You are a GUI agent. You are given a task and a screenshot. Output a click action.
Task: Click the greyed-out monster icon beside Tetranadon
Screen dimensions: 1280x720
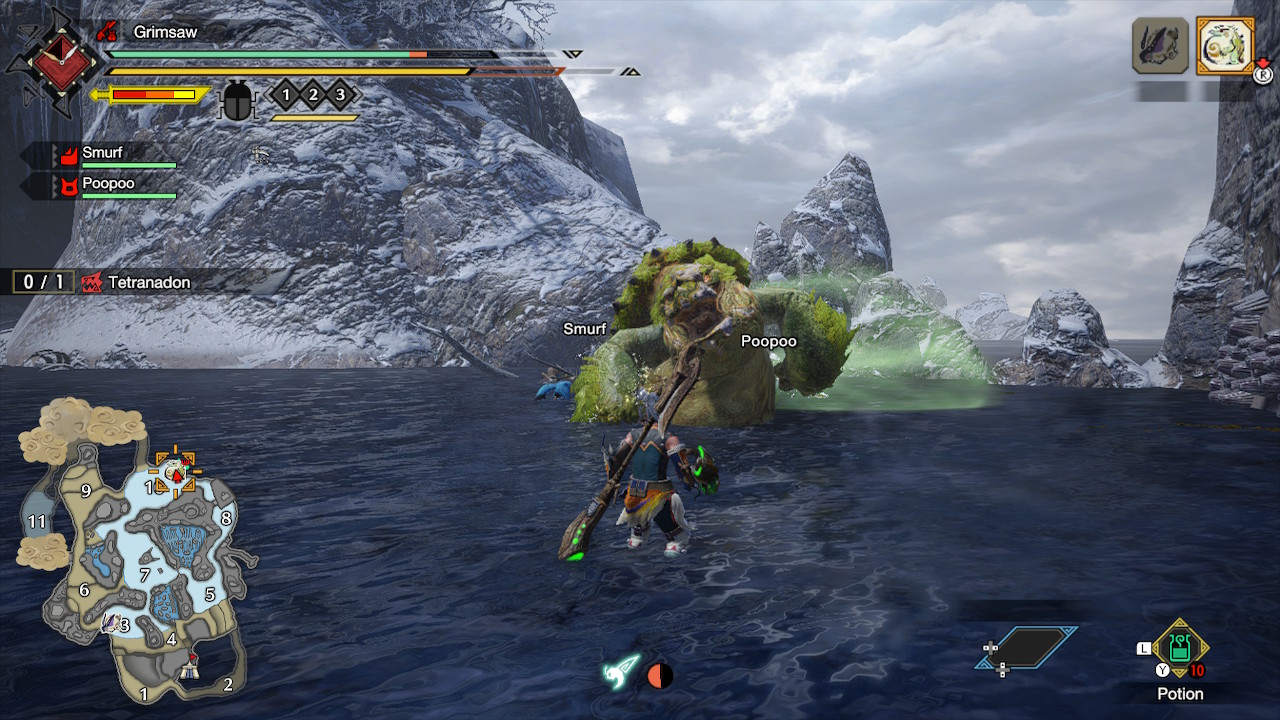pyautogui.click(x=1162, y=45)
